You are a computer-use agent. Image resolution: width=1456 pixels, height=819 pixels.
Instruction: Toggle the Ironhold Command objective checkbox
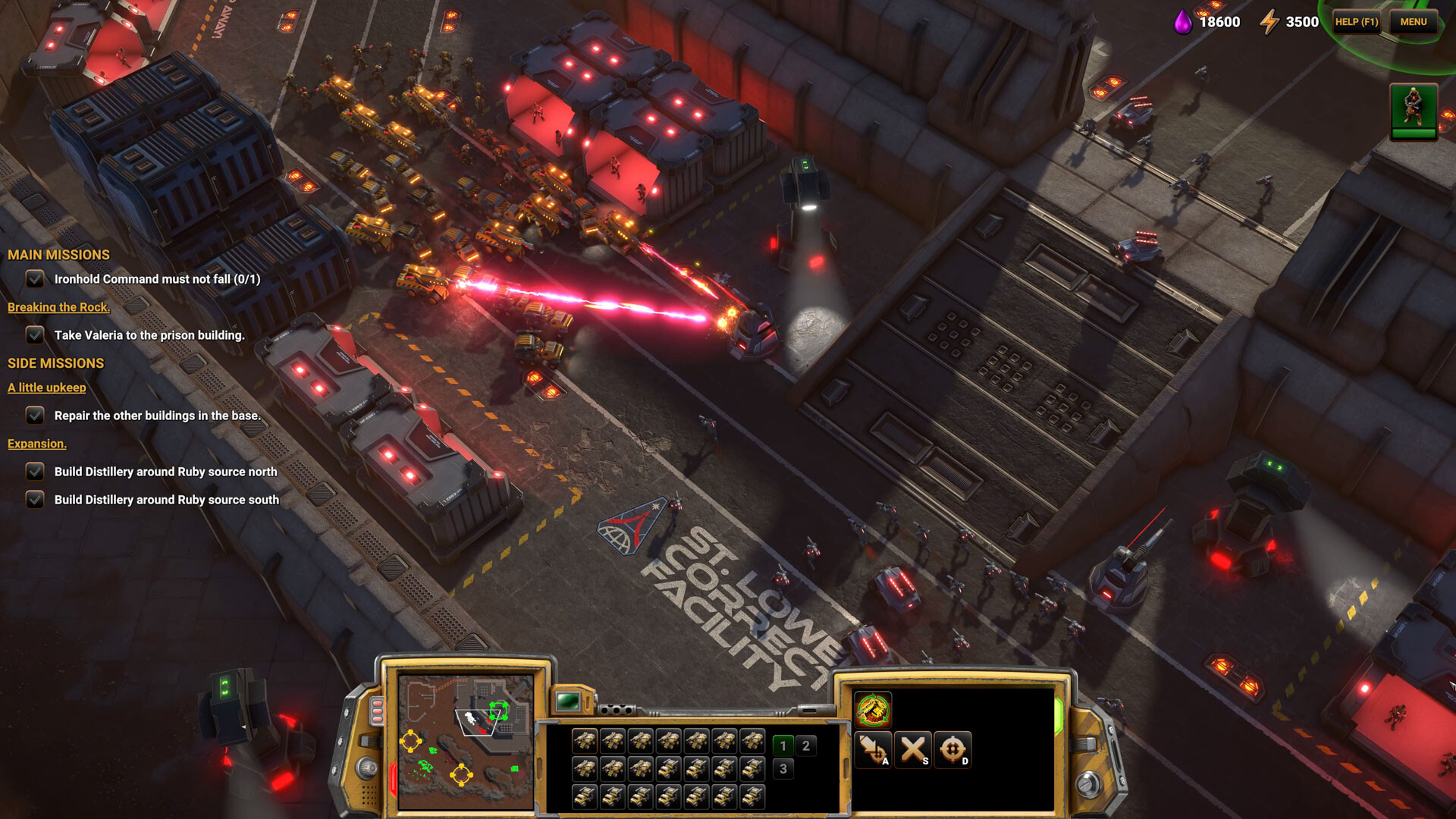pyautogui.click(x=35, y=279)
